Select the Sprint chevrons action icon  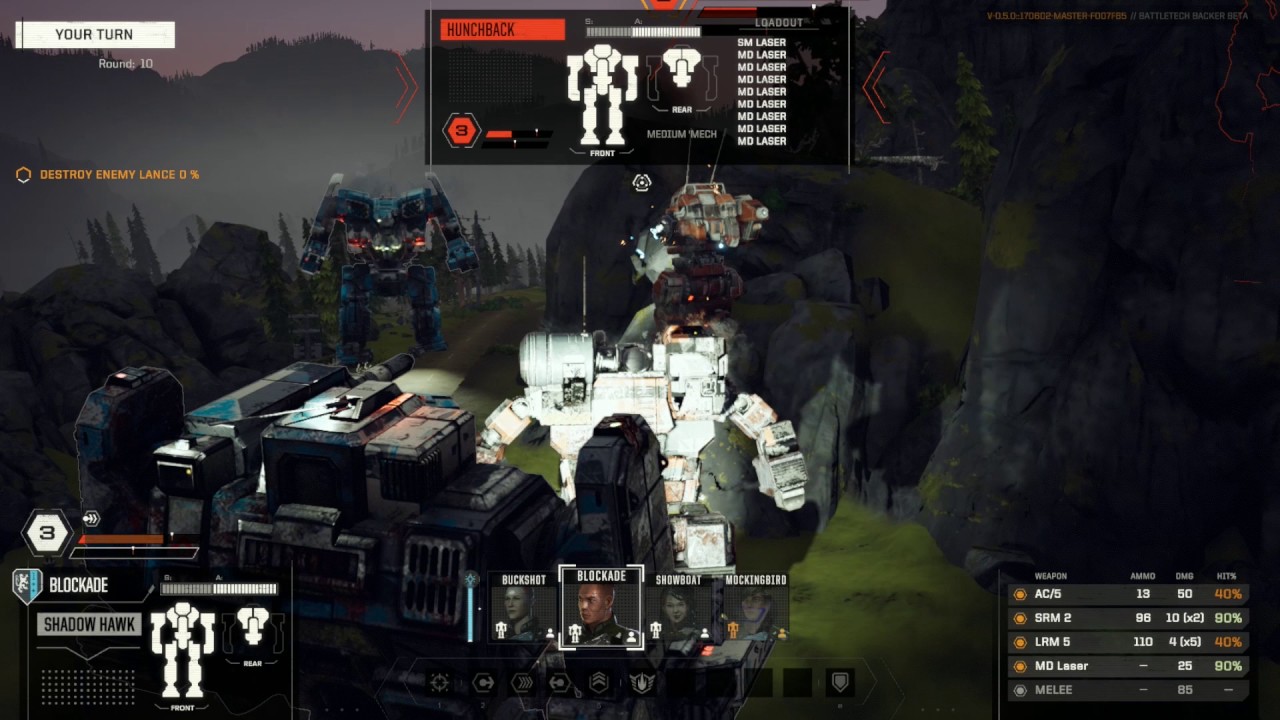point(522,683)
